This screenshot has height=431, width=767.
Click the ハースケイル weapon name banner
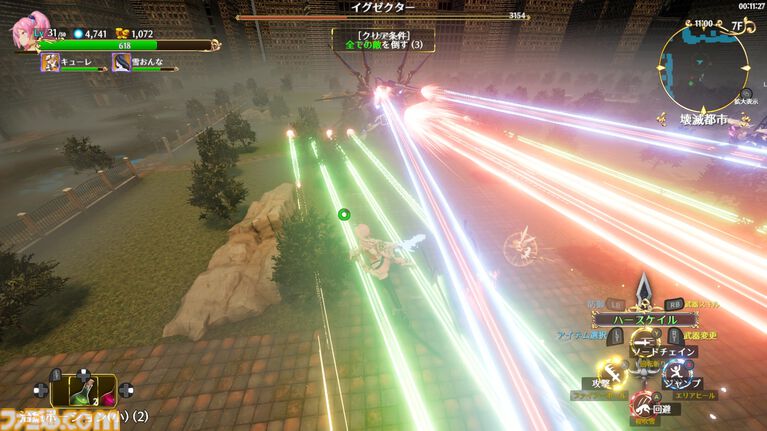tap(644, 319)
